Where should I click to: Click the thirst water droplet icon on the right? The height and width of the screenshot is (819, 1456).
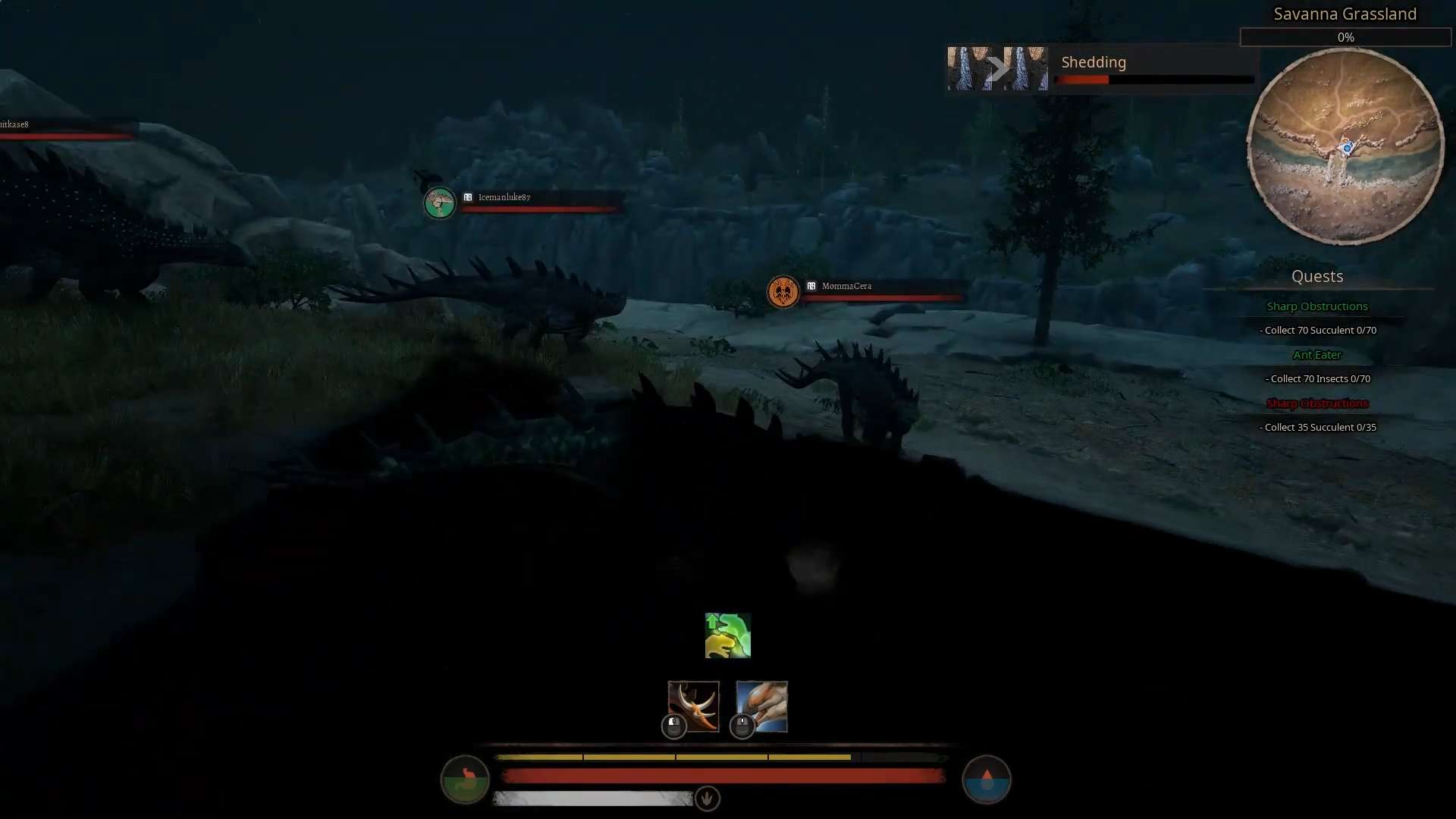tap(986, 779)
